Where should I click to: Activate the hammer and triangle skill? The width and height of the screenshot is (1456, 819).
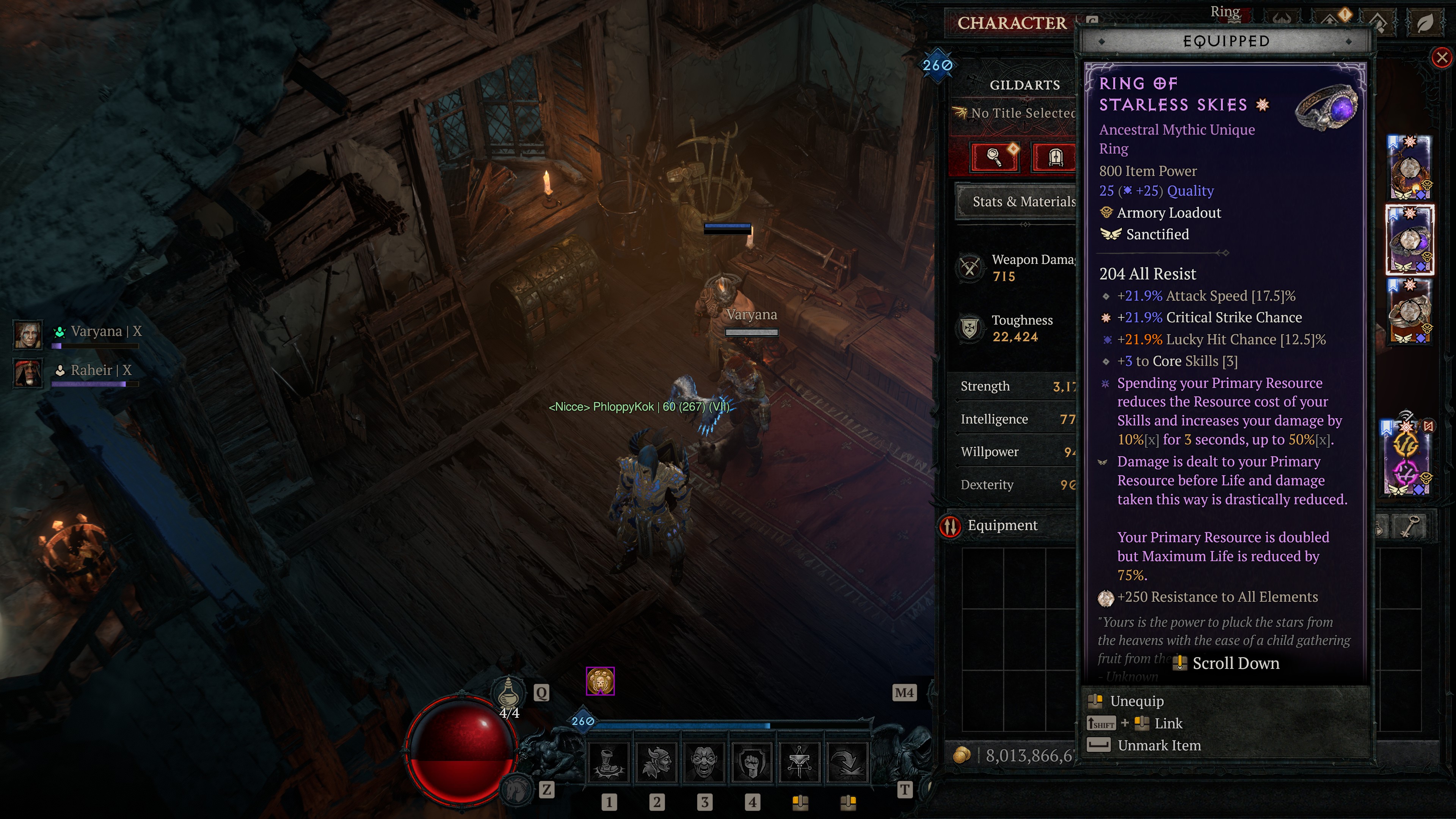[799, 761]
